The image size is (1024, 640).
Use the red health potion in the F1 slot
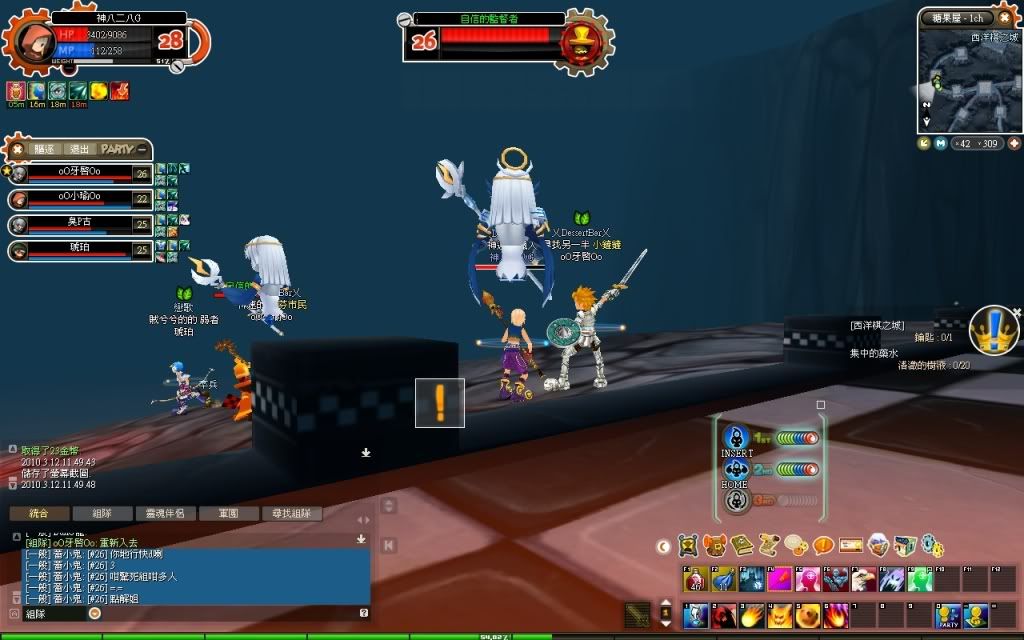695,580
